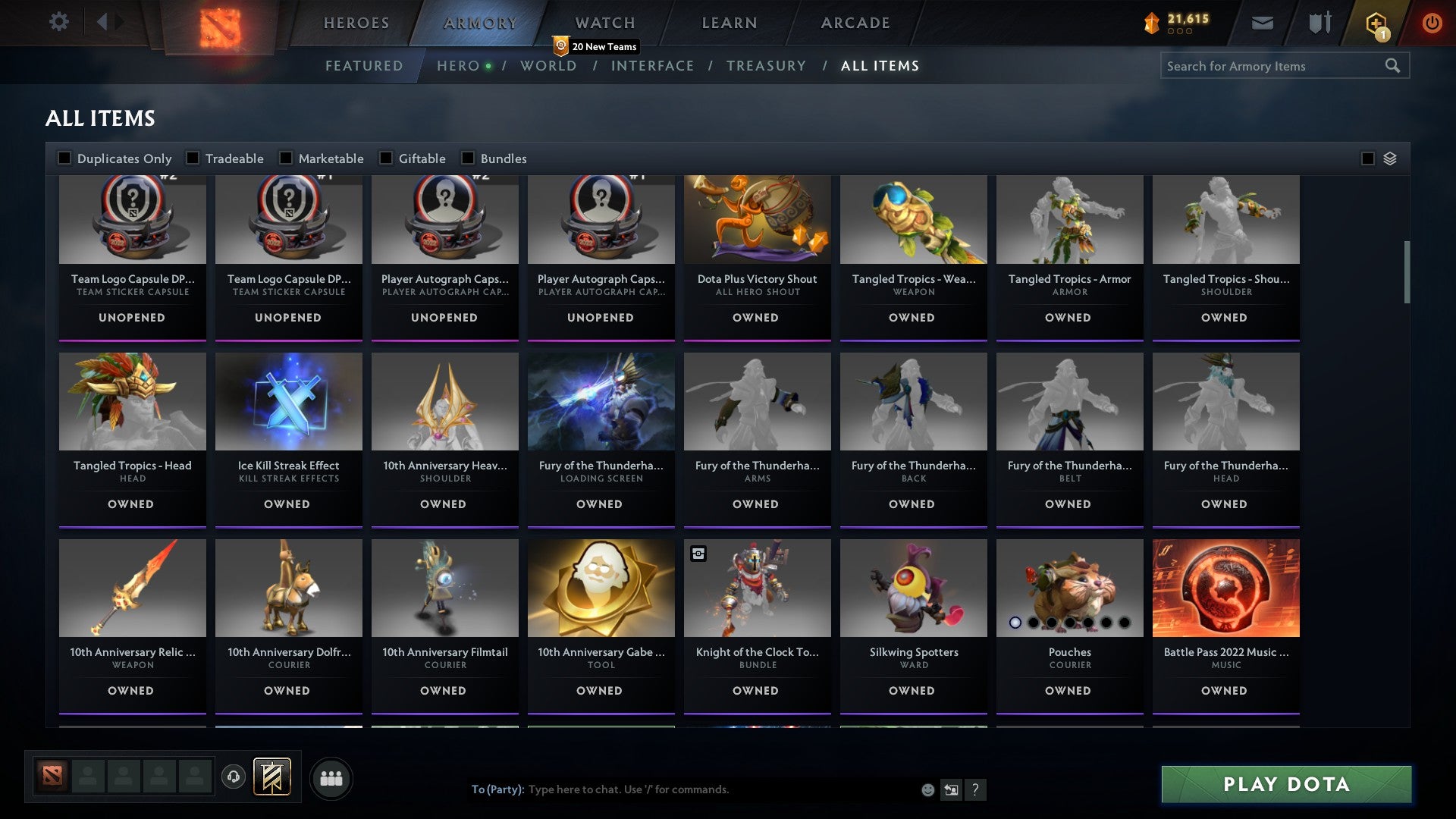Open the guild banner icon near party slots
The height and width of the screenshot is (819, 1456).
(x=271, y=777)
